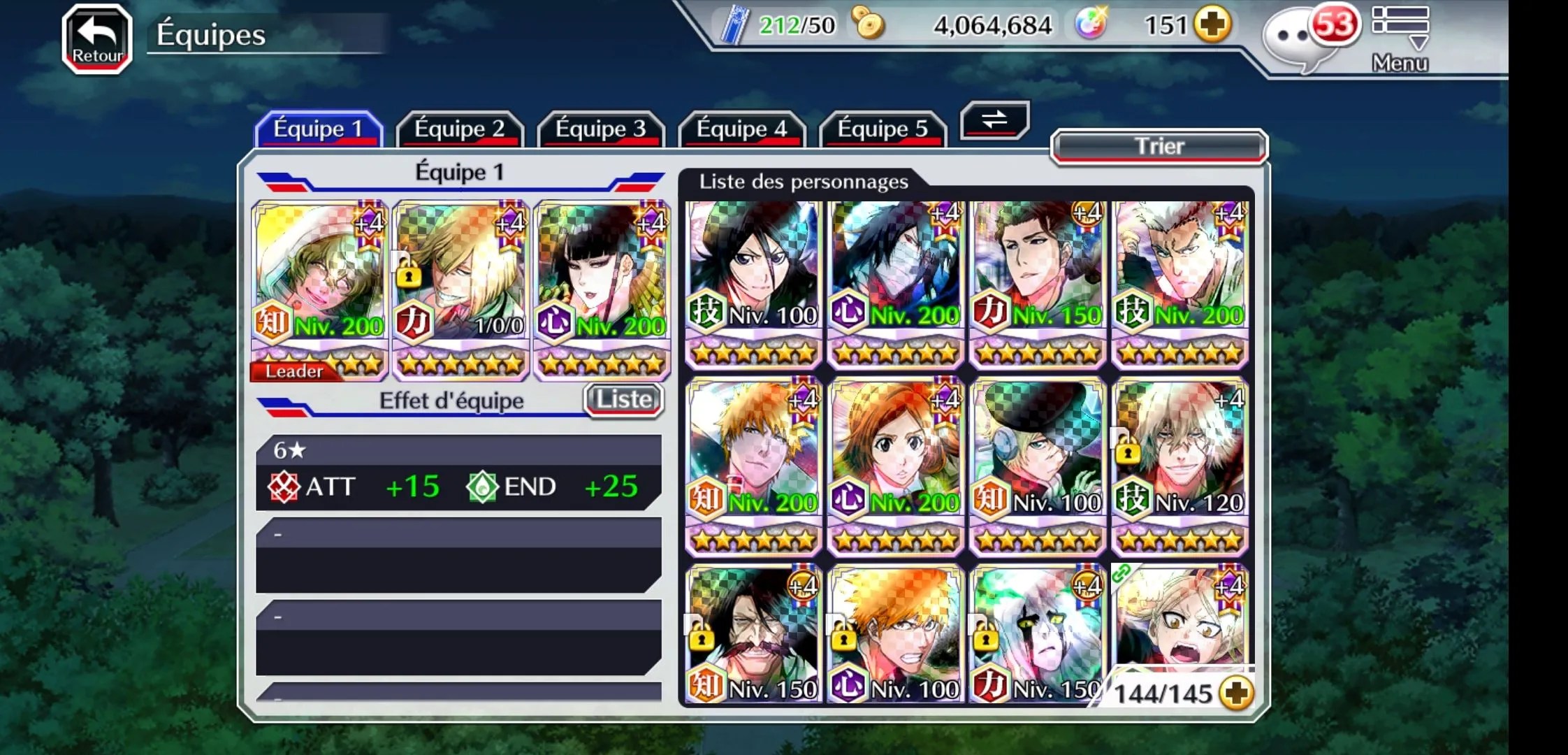The image size is (1568, 755).
Task: Select the locked 1/0/0 blond team member
Action: point(460,287)
